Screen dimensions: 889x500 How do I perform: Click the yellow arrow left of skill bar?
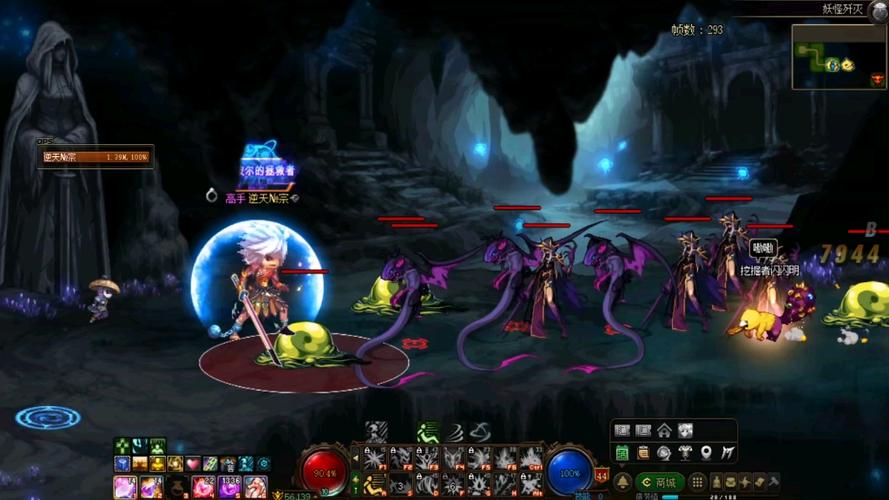click(355, 459)
